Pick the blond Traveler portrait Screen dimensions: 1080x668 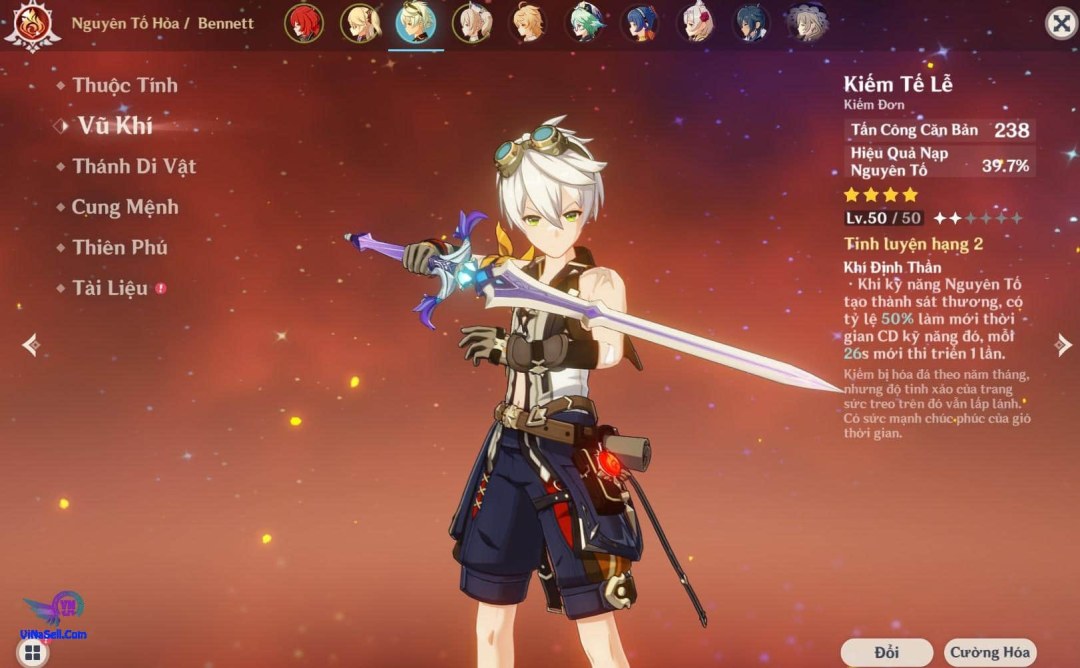point(527,23)
